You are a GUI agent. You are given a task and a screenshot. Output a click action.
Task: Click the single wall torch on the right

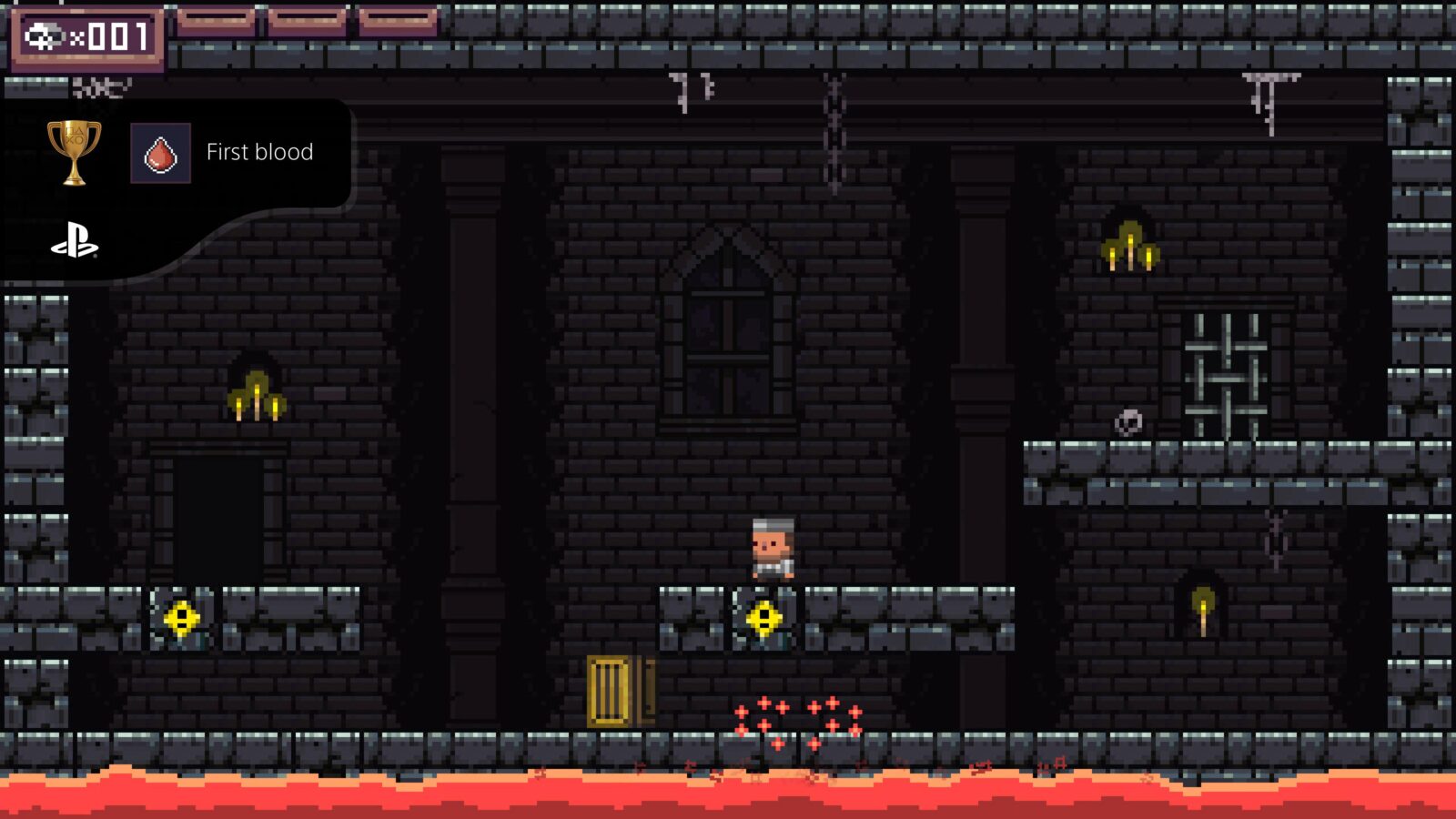coord(1201,605)
